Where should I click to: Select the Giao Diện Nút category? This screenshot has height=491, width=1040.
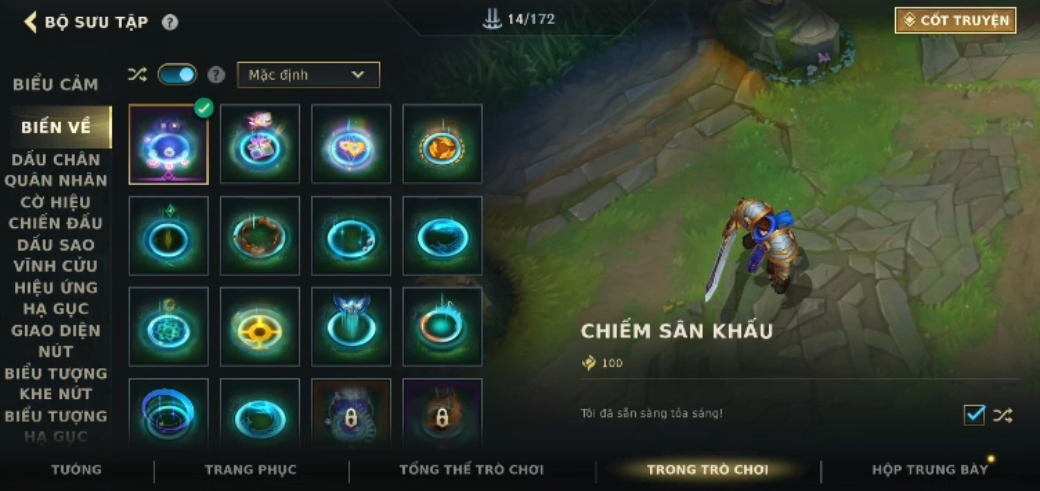tap(56, 341)
